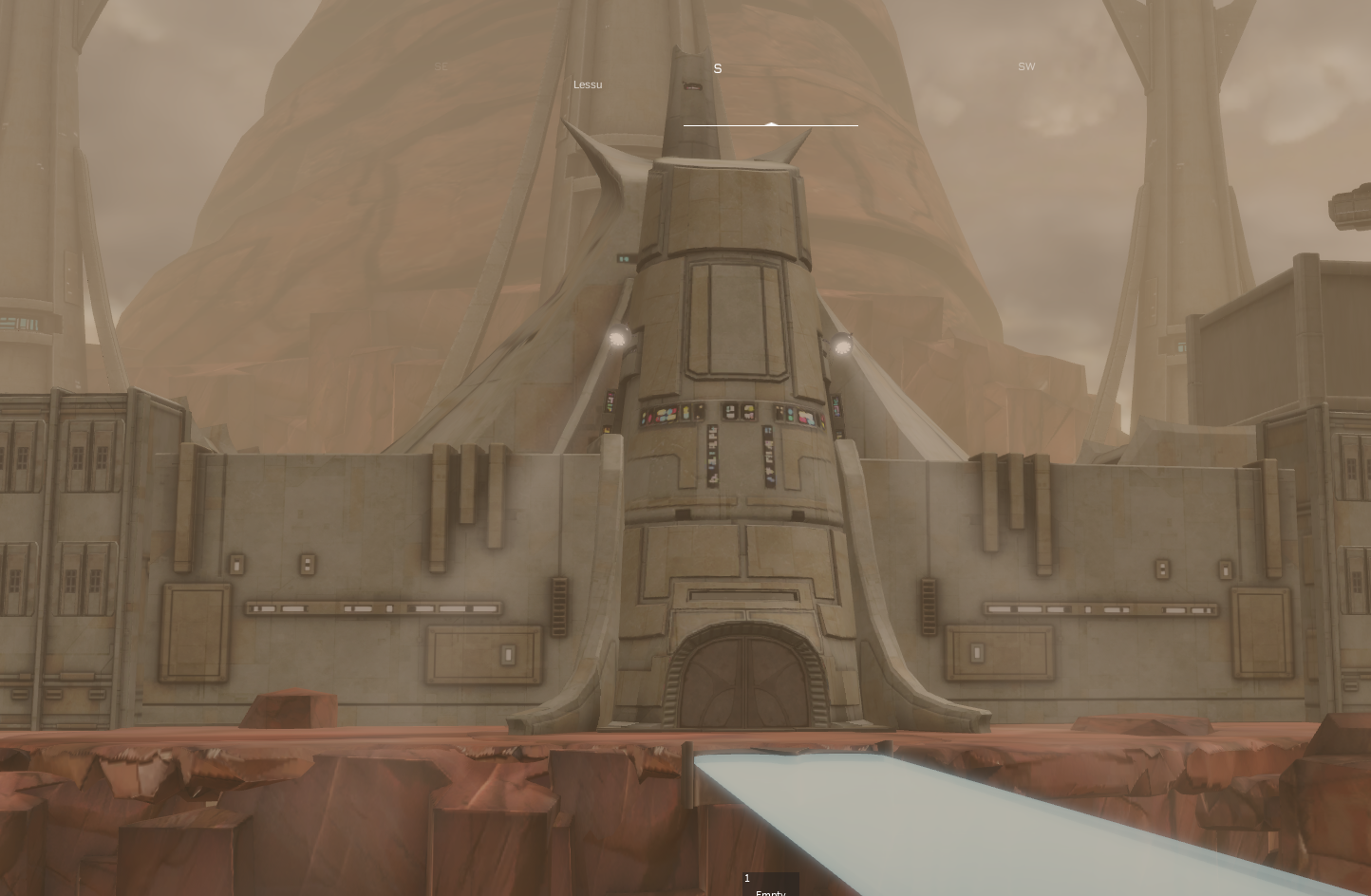Click the Lessu location marker label
Screen dimensions: 1371x896
(x=588, y=84)
